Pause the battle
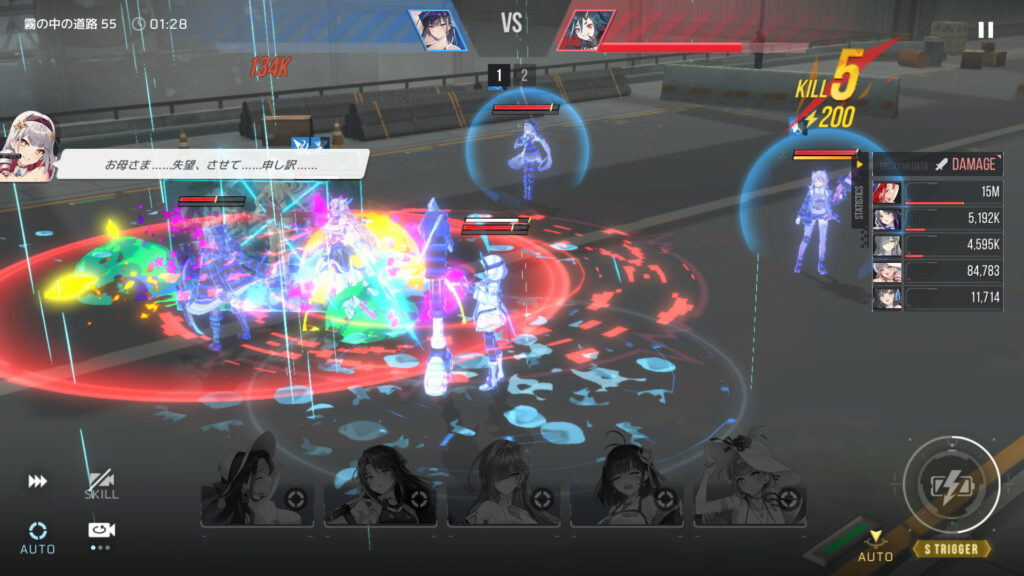Image resolution: width=1024 pixels, height=576 pixels. (x=985, y=30)
